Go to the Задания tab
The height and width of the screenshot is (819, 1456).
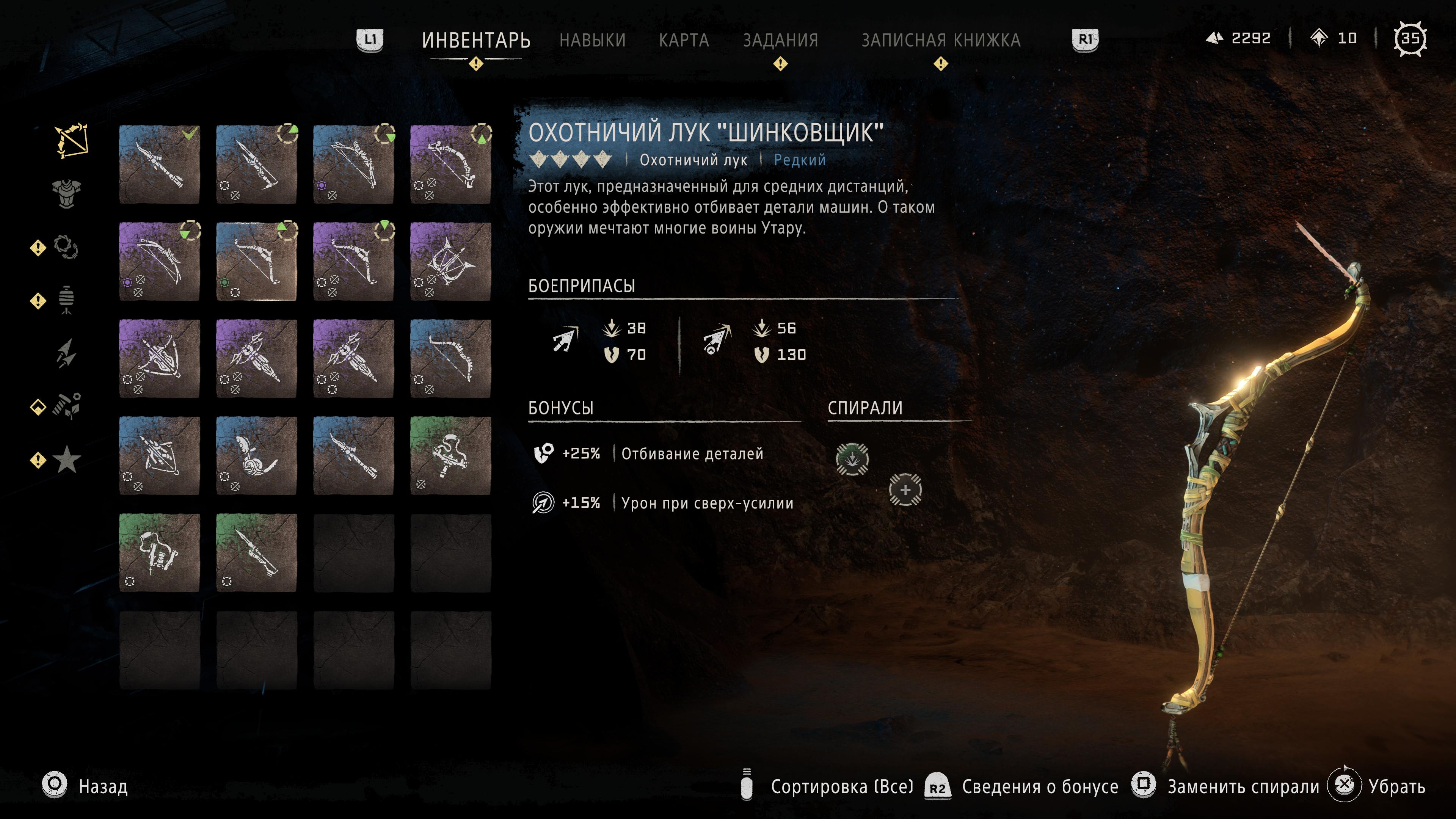point(780,40)
